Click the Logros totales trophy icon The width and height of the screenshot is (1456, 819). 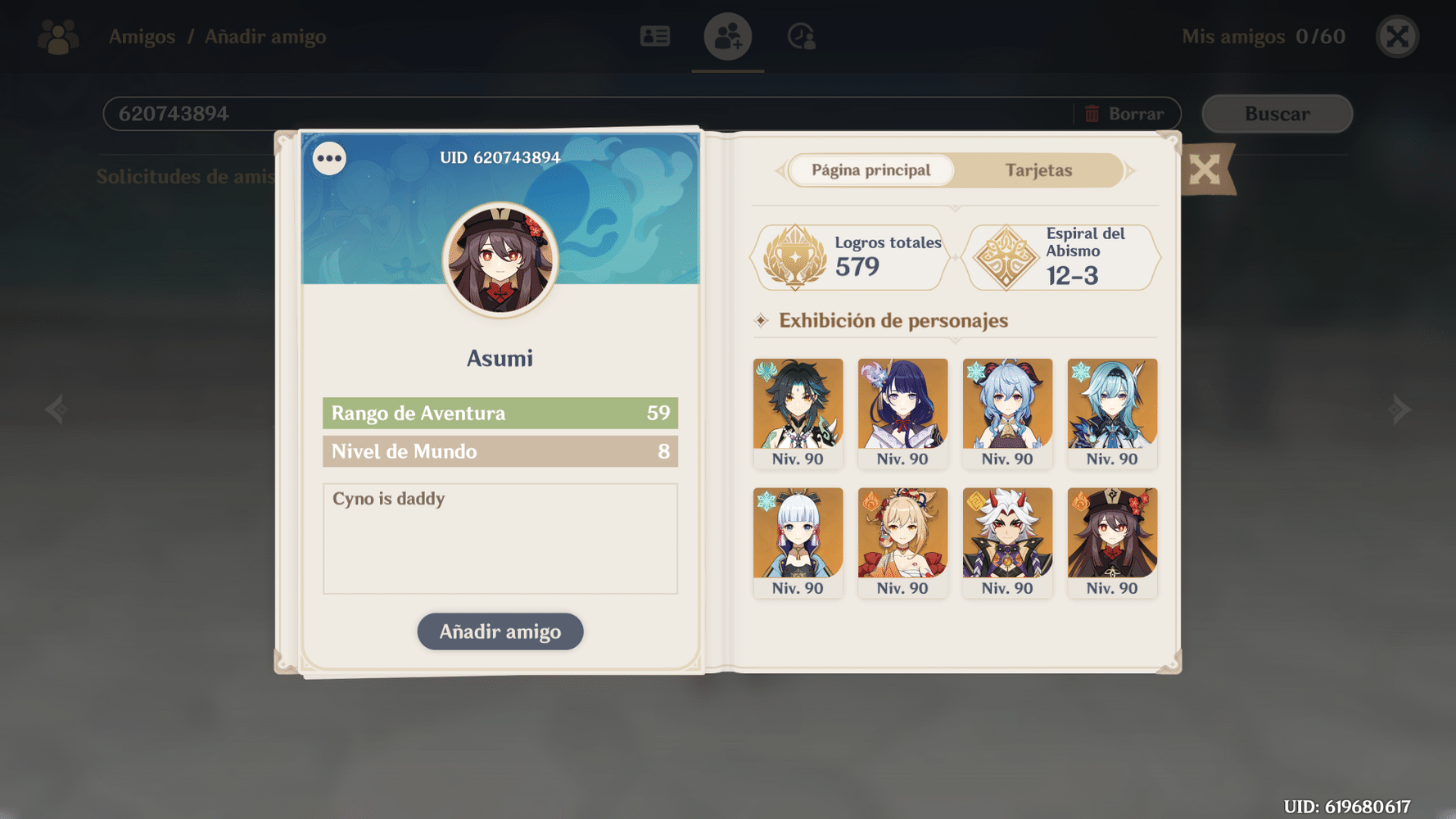point(793,256)
